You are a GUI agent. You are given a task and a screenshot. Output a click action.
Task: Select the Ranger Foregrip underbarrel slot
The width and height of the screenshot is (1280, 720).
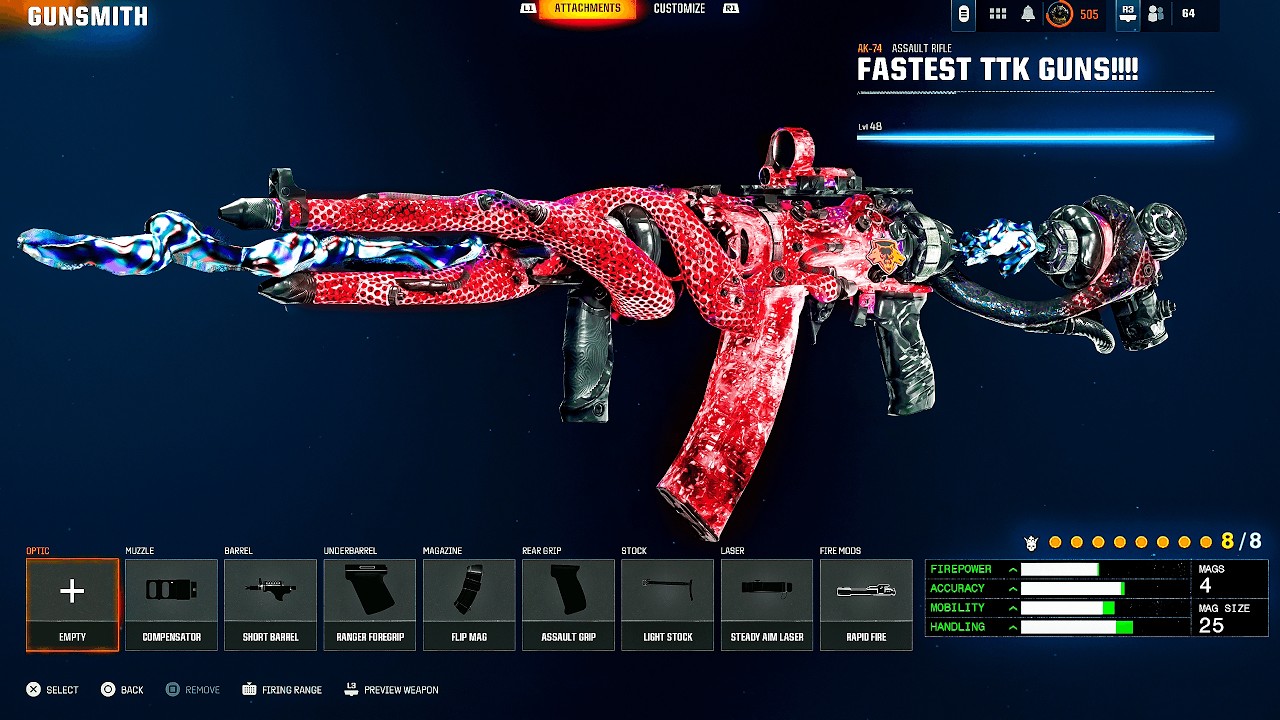point(369,604)
